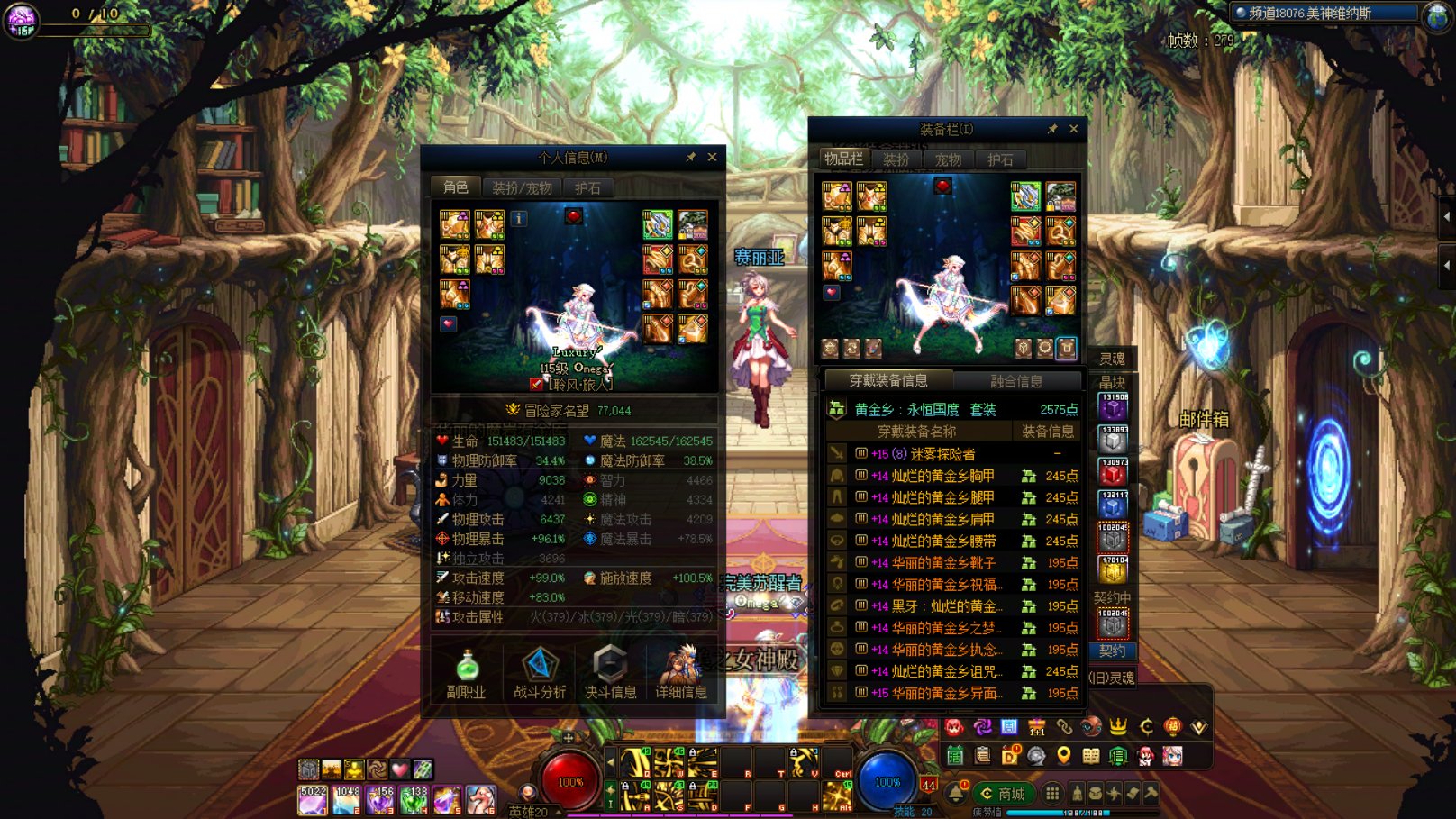Click the yellow map location pin icon
The height and width of the screenshot is (819, 1456).
click(x=1063, y=757)
